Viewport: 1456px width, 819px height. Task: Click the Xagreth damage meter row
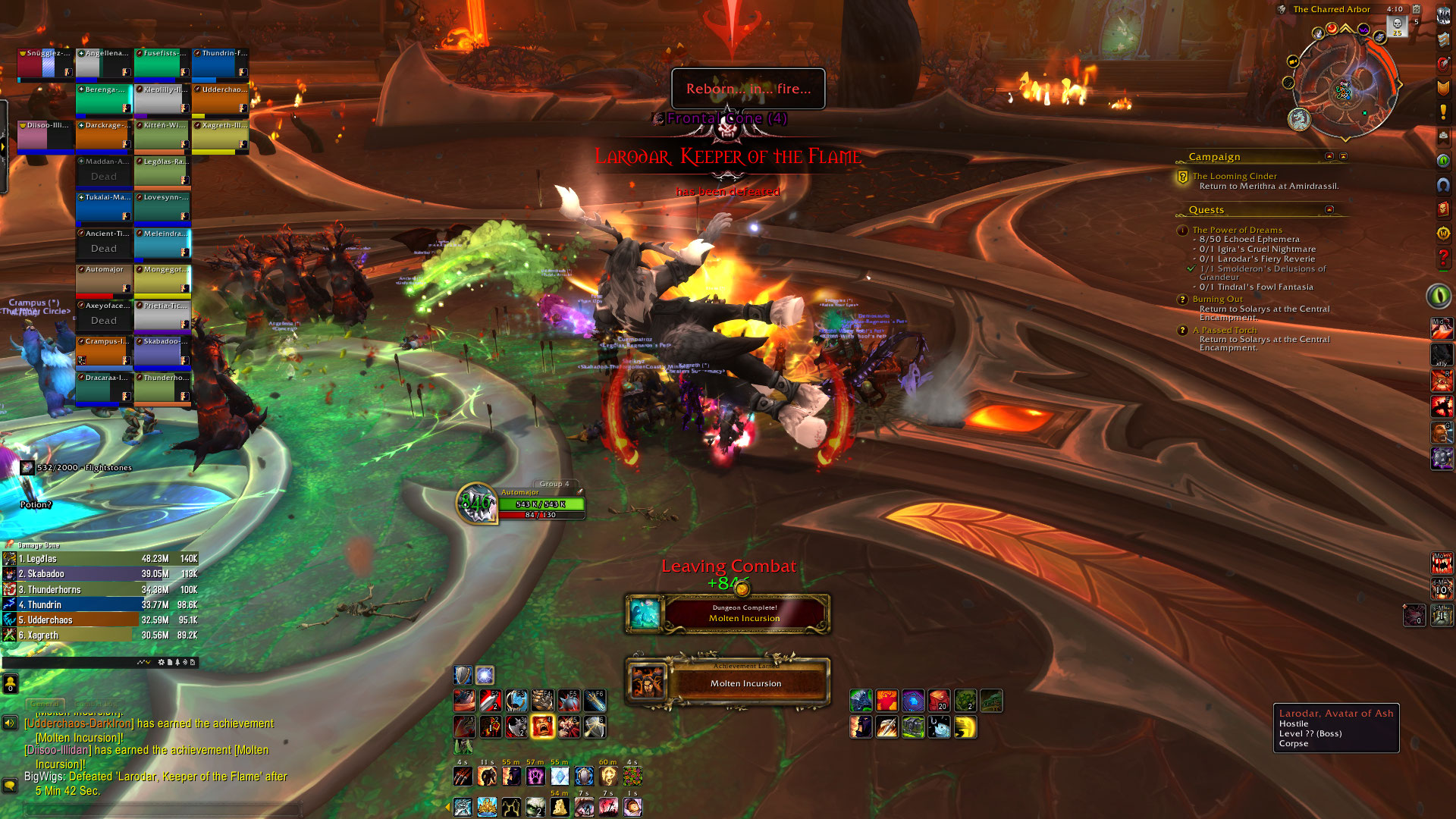tap(100, 635)
